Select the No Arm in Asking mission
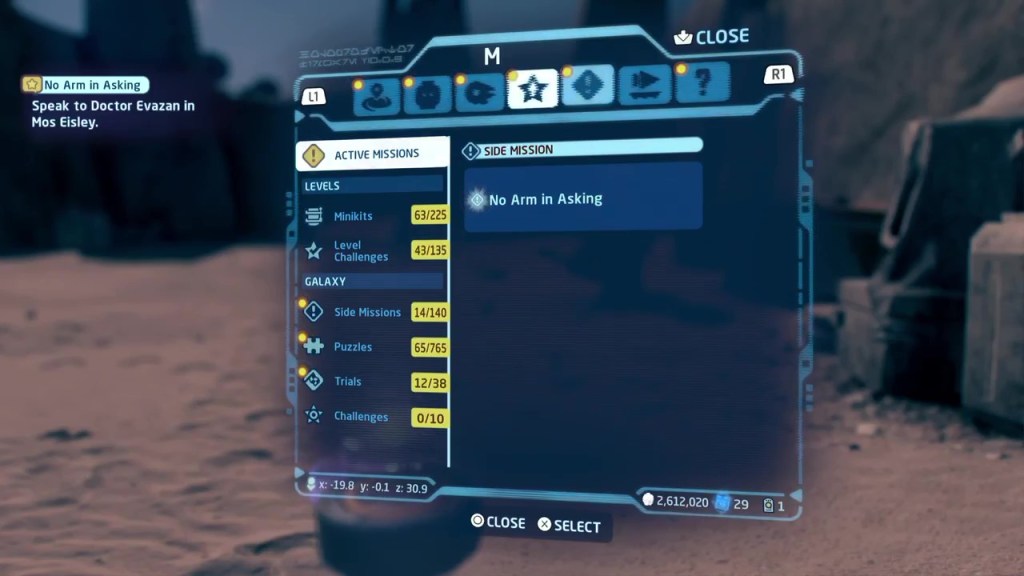This screenshot has height=576, width=1024. (x=583, y=199)
